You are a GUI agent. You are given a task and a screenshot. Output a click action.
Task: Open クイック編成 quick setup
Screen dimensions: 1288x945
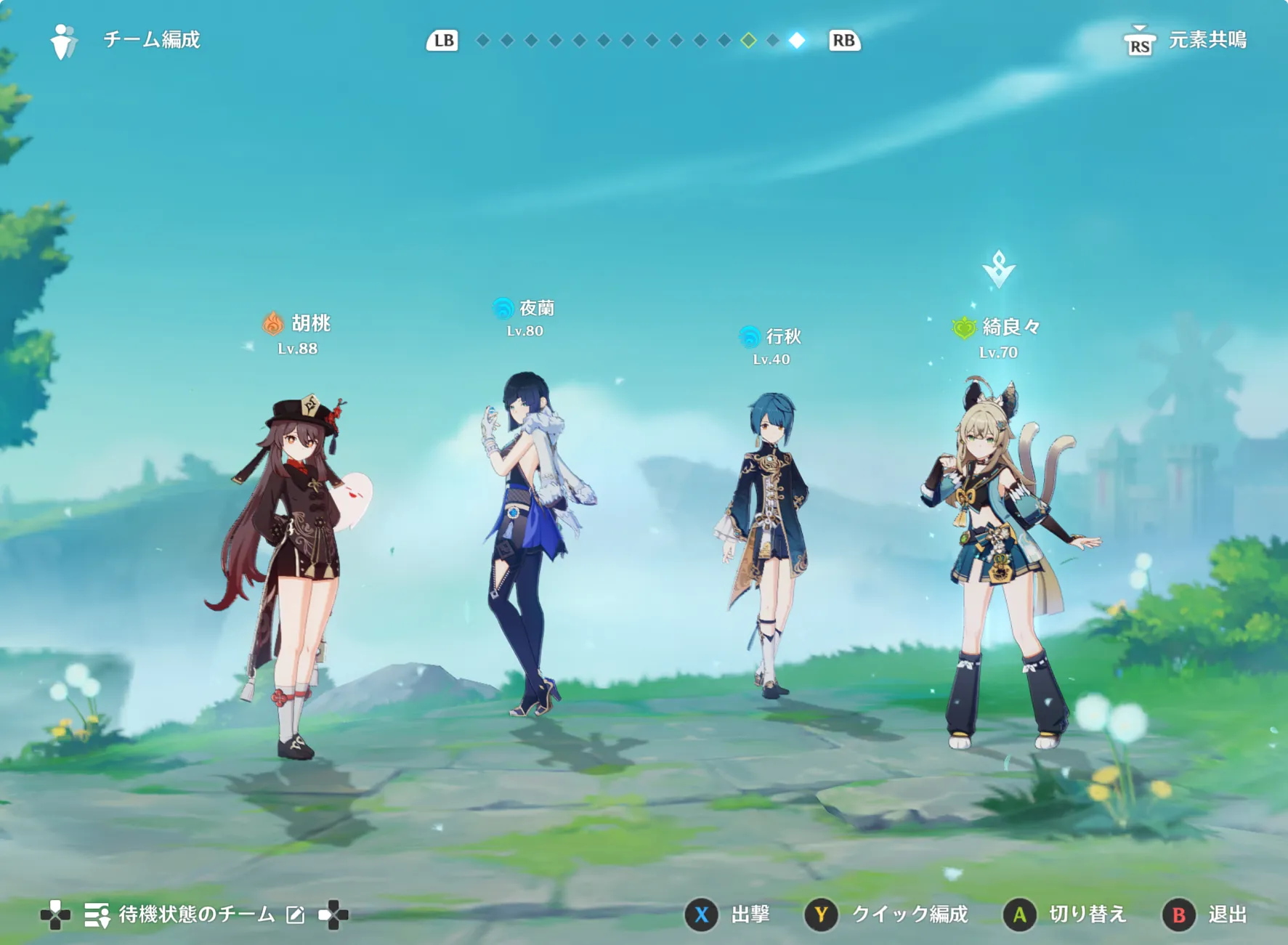coord(886,914)
